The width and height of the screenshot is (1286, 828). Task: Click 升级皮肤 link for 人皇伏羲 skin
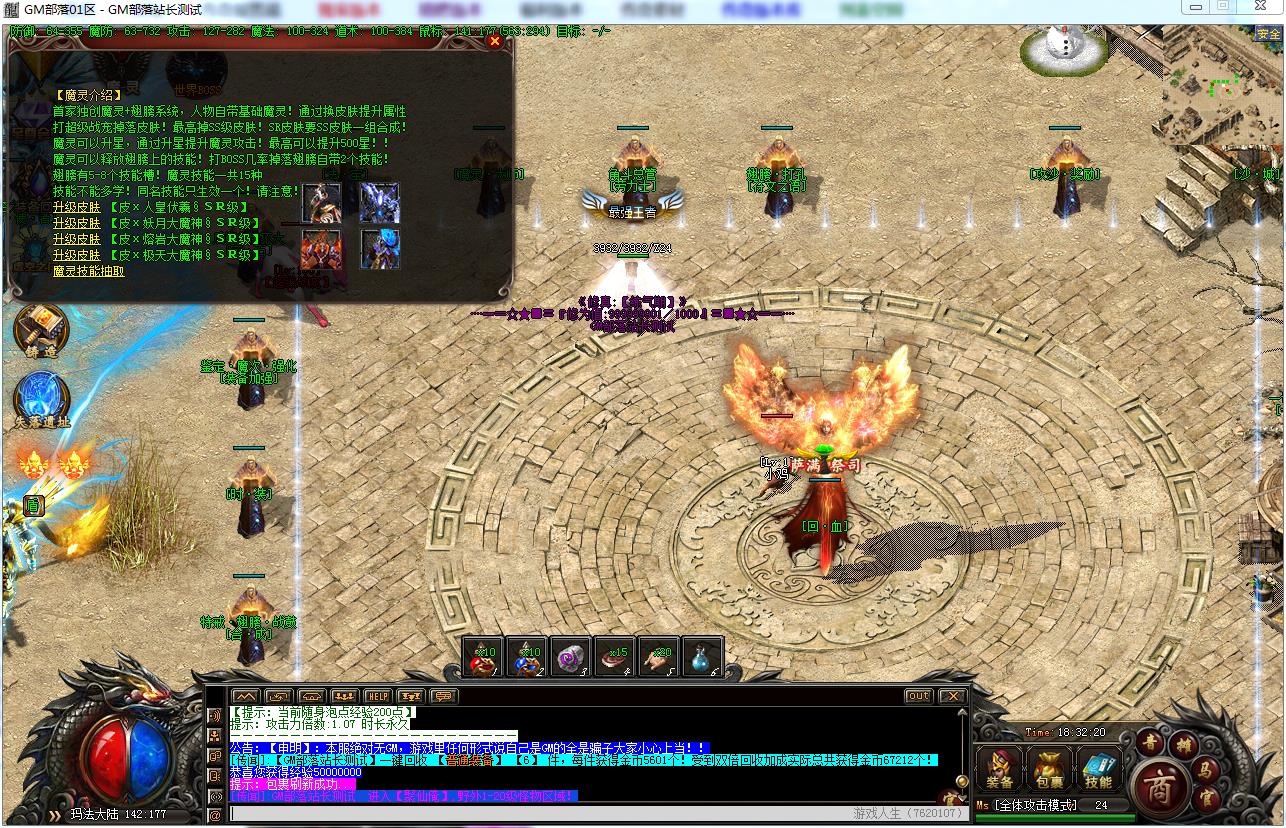[77, 207]
